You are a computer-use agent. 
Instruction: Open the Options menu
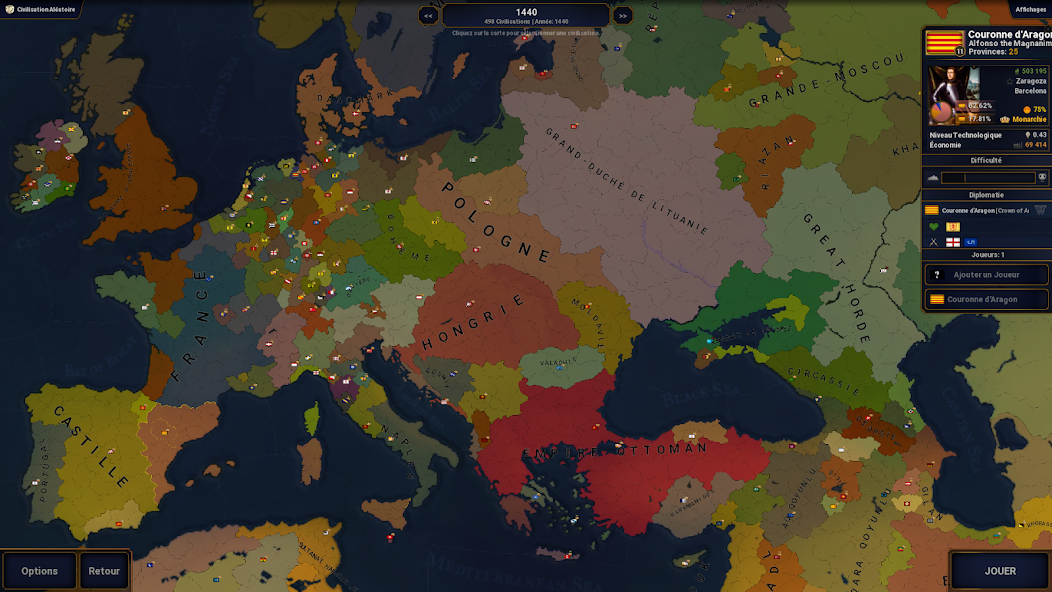pyautogui.click(x=39, y=571)
